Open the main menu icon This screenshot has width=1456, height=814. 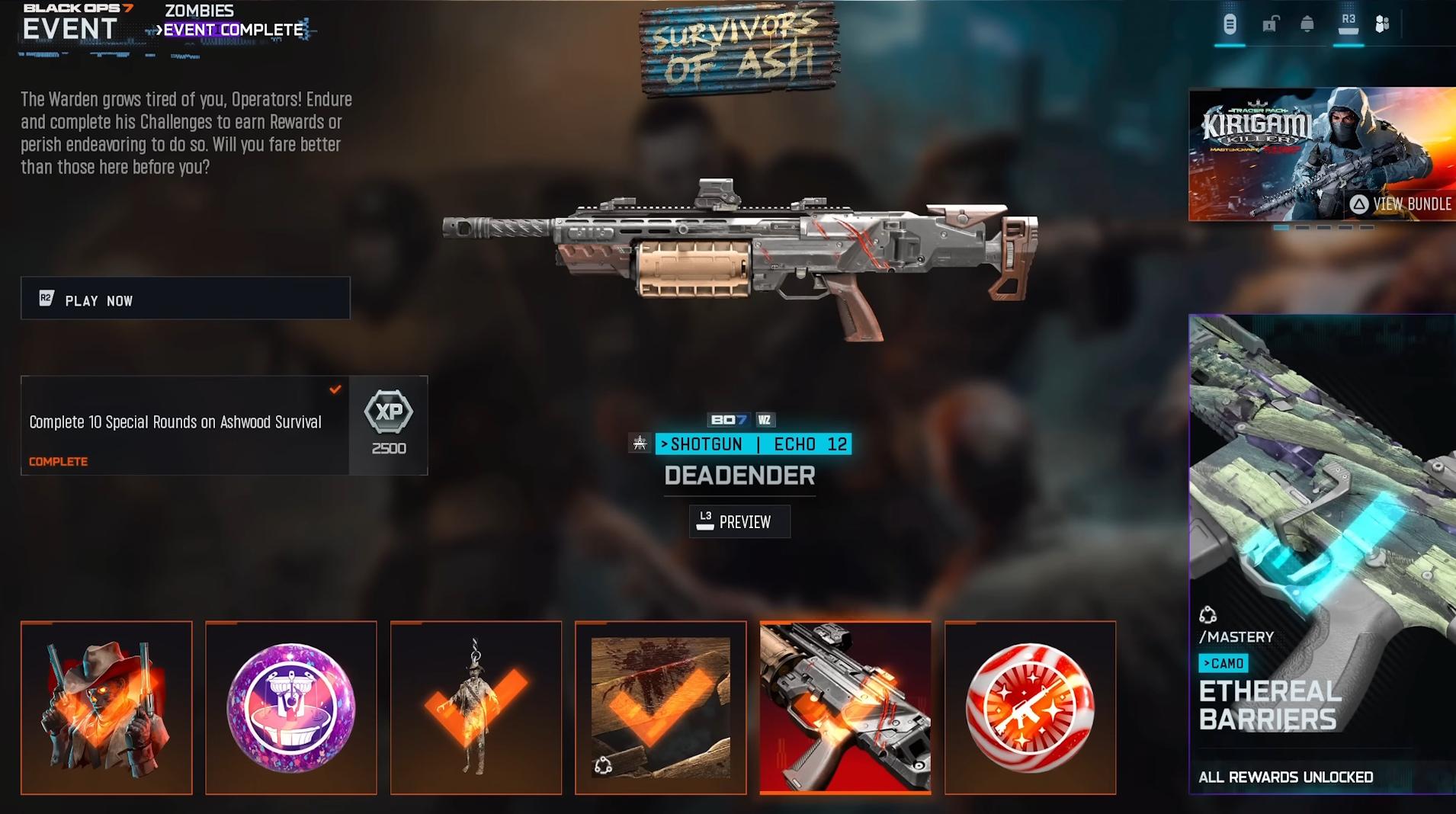1230,24
